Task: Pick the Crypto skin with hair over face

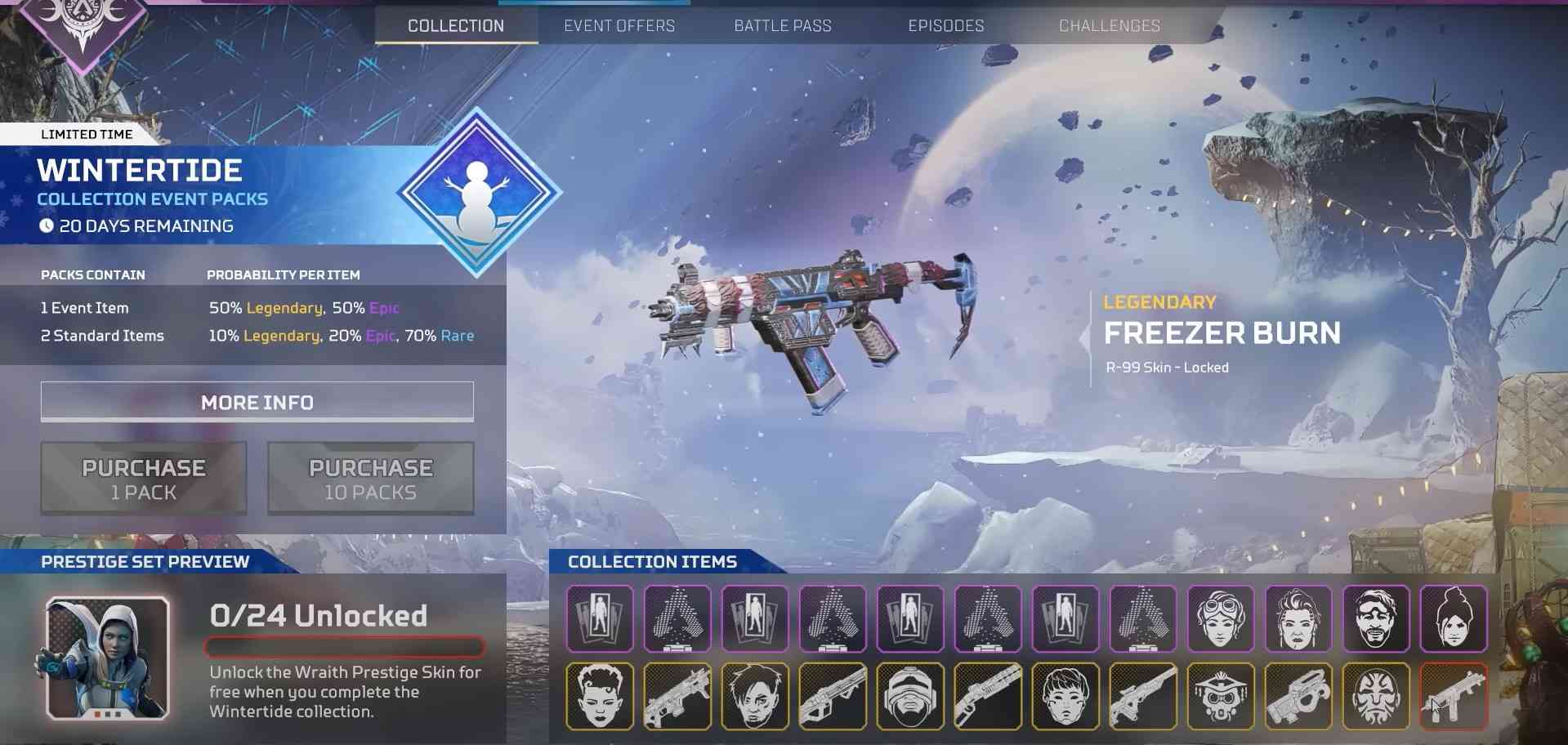Action: pyautogui.click(x=755, y=696)
